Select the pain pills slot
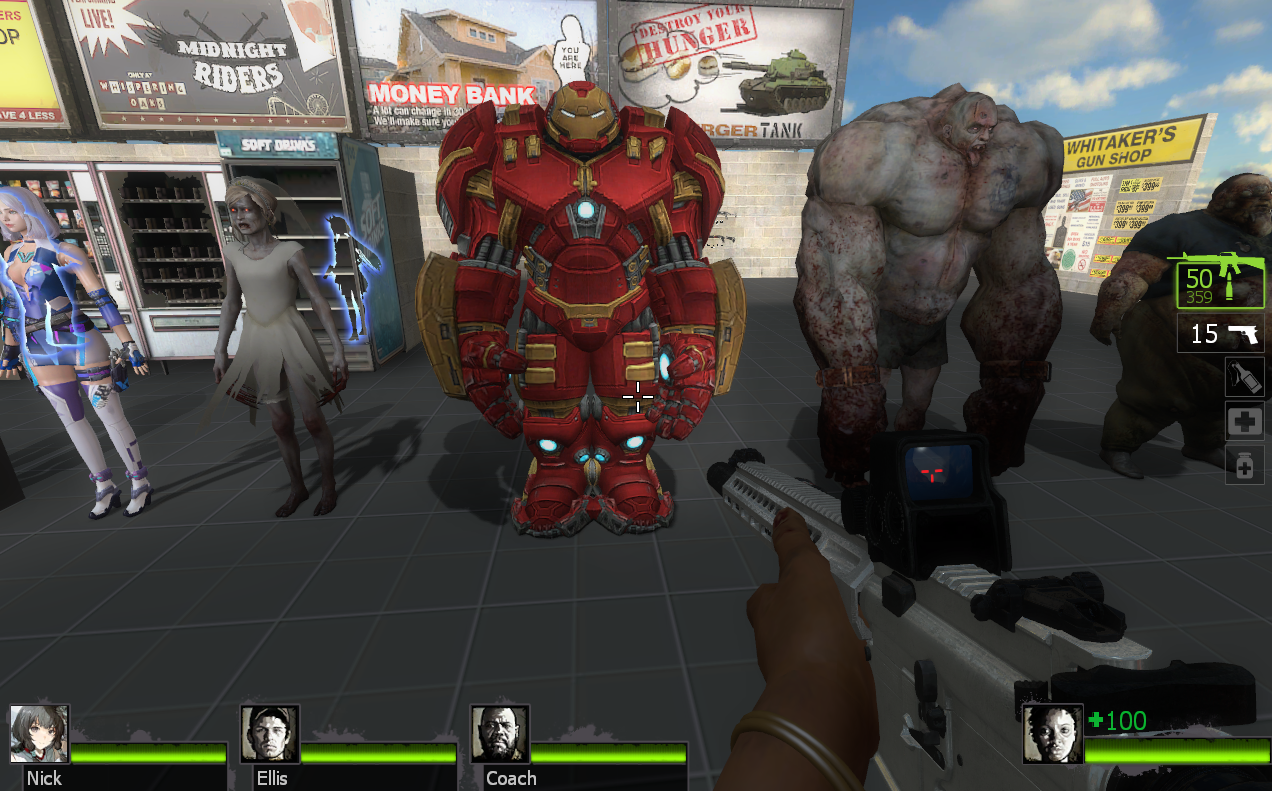1272x791 pixels. (1244, 466)
